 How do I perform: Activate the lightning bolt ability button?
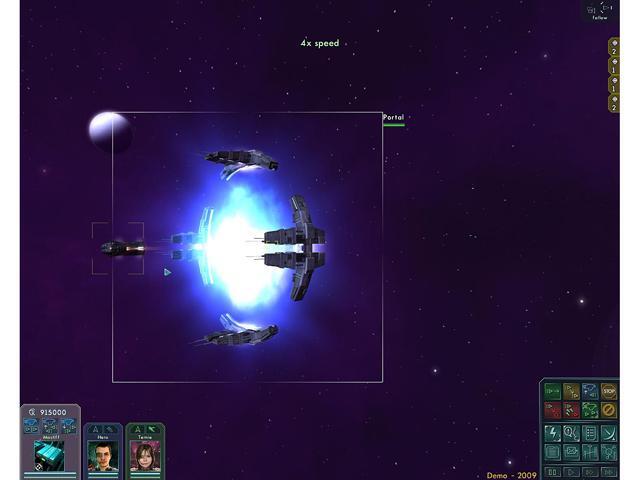552,433
